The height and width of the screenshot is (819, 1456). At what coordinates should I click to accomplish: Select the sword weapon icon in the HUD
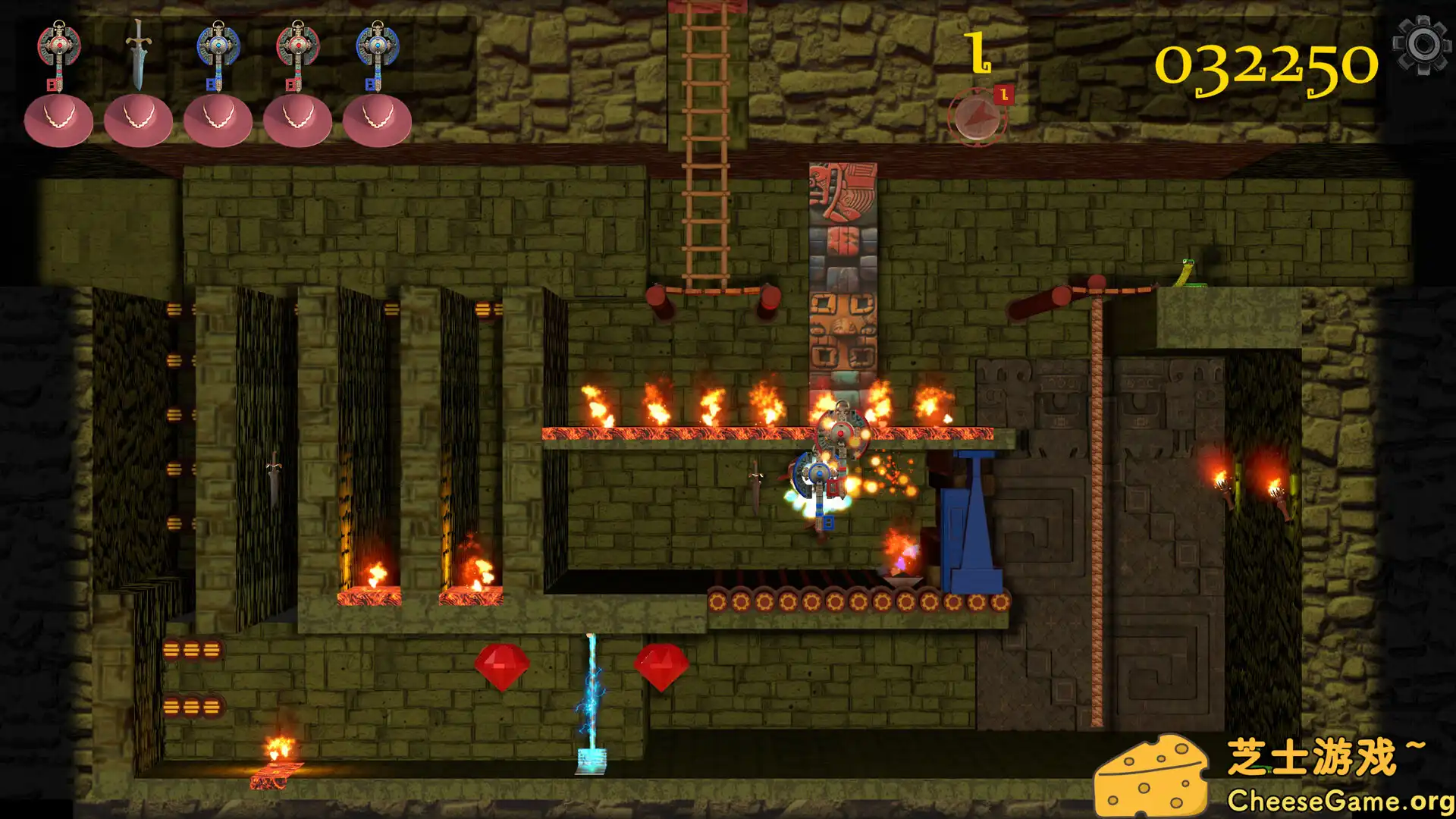[140, 49]
